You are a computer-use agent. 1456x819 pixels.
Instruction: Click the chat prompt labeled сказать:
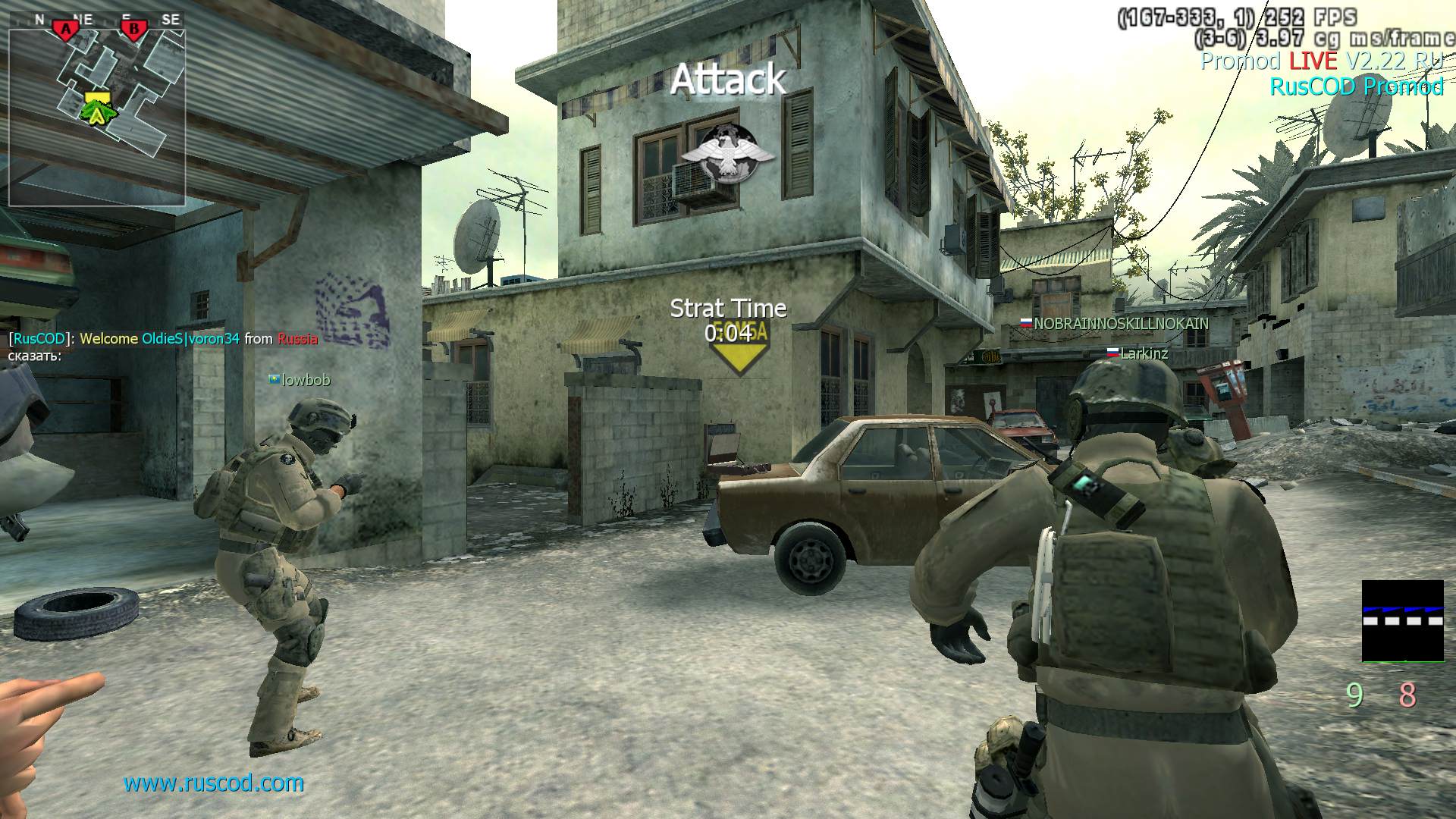point(35,355)
